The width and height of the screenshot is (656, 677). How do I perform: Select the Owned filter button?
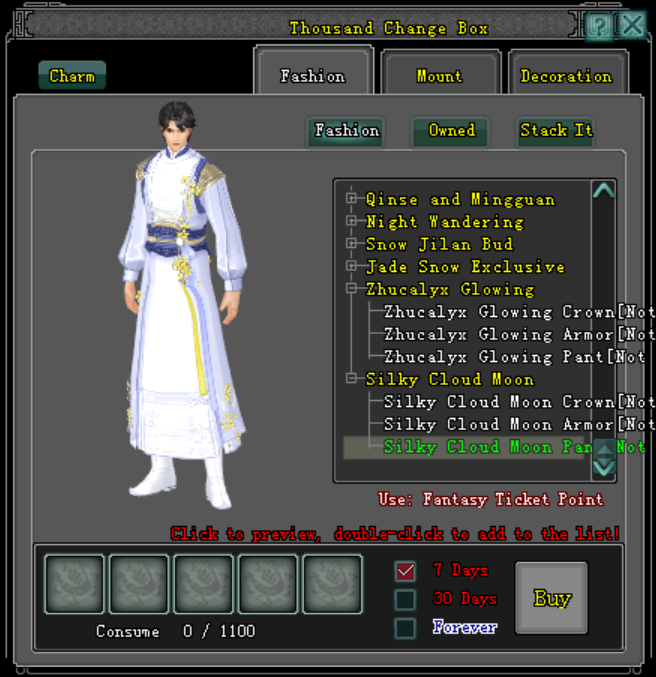tap(451, 131)
